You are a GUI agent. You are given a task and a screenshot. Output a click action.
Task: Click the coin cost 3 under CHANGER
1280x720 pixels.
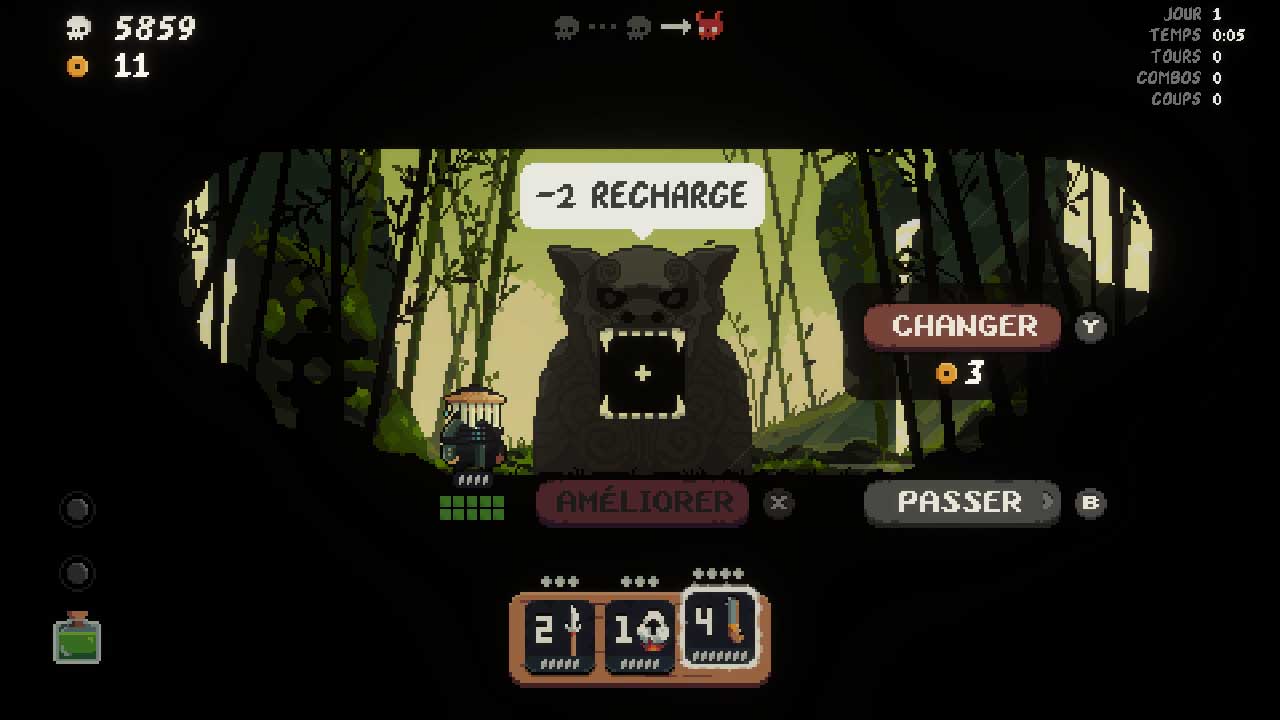click(960, 372)
